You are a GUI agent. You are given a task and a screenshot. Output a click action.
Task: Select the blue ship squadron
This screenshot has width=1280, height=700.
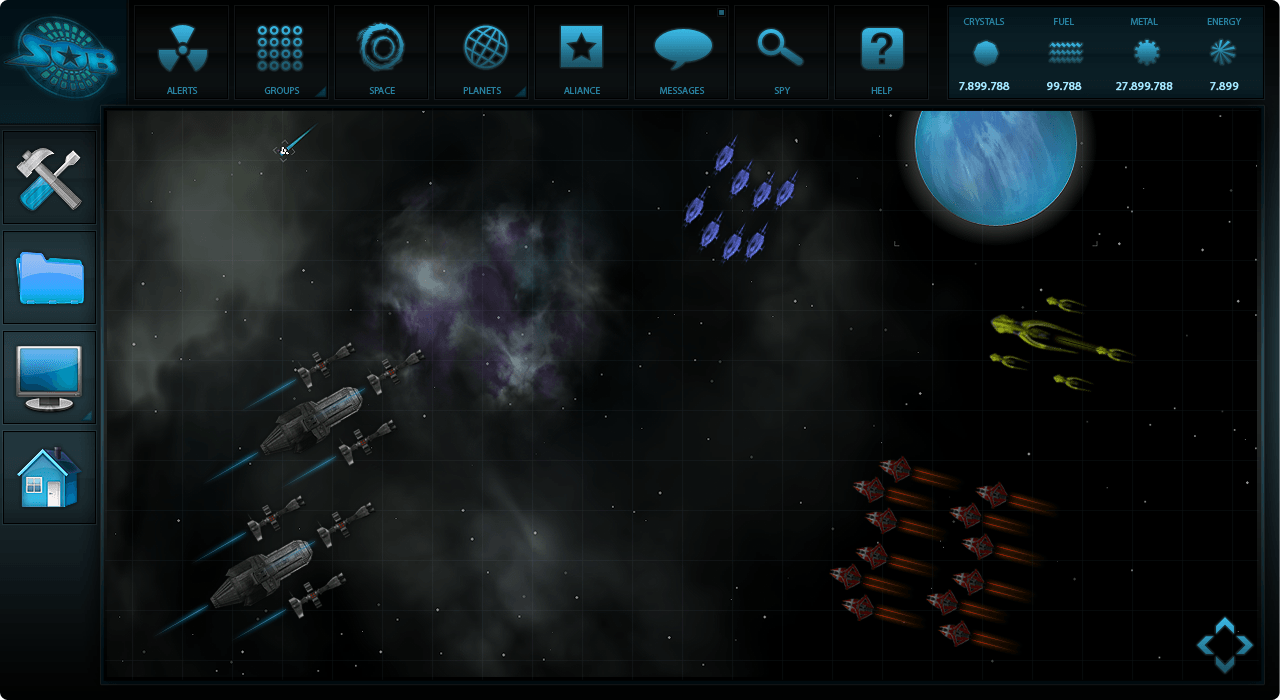pos(741,200)
